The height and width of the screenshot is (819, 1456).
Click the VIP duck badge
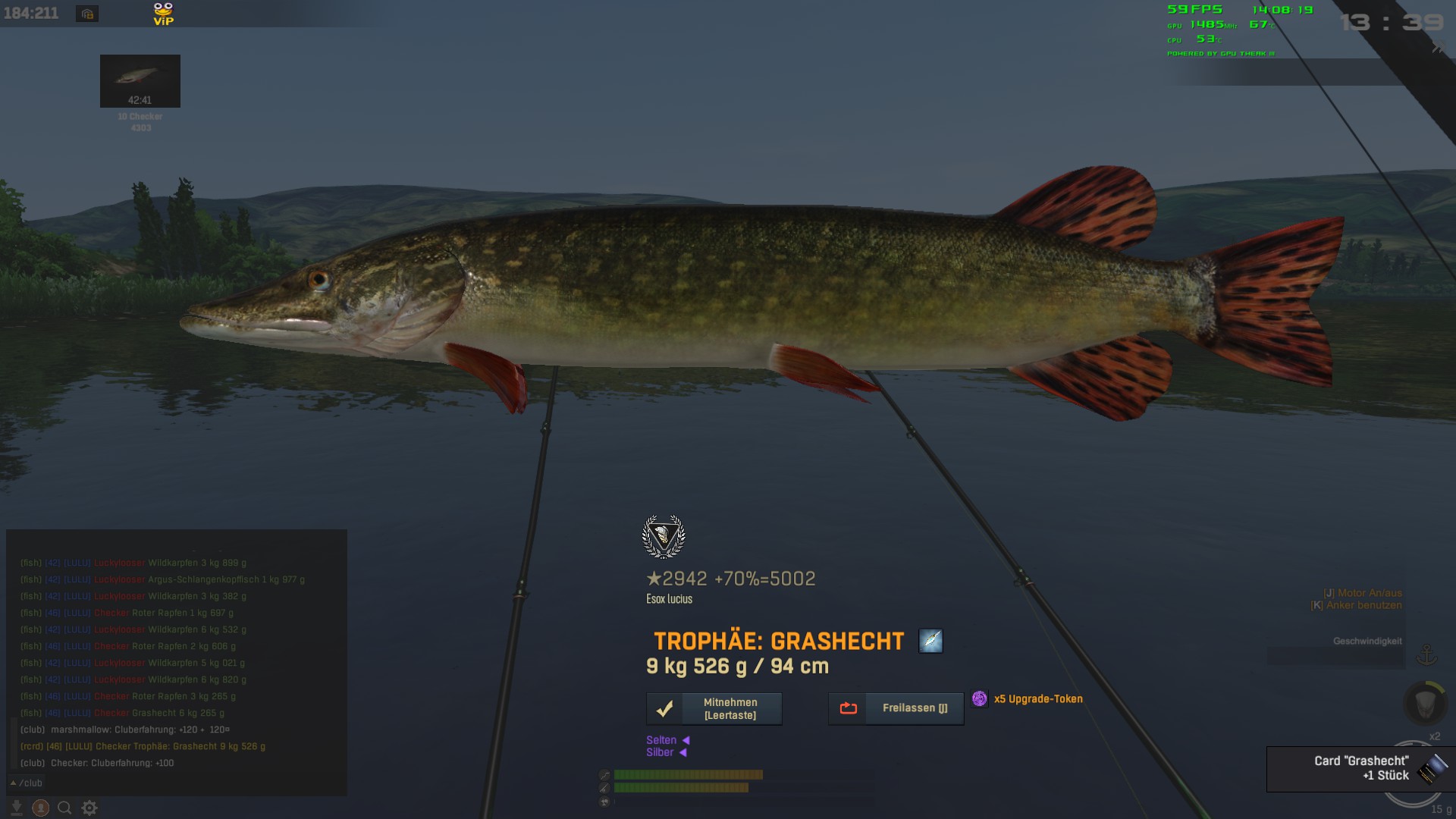163,14
